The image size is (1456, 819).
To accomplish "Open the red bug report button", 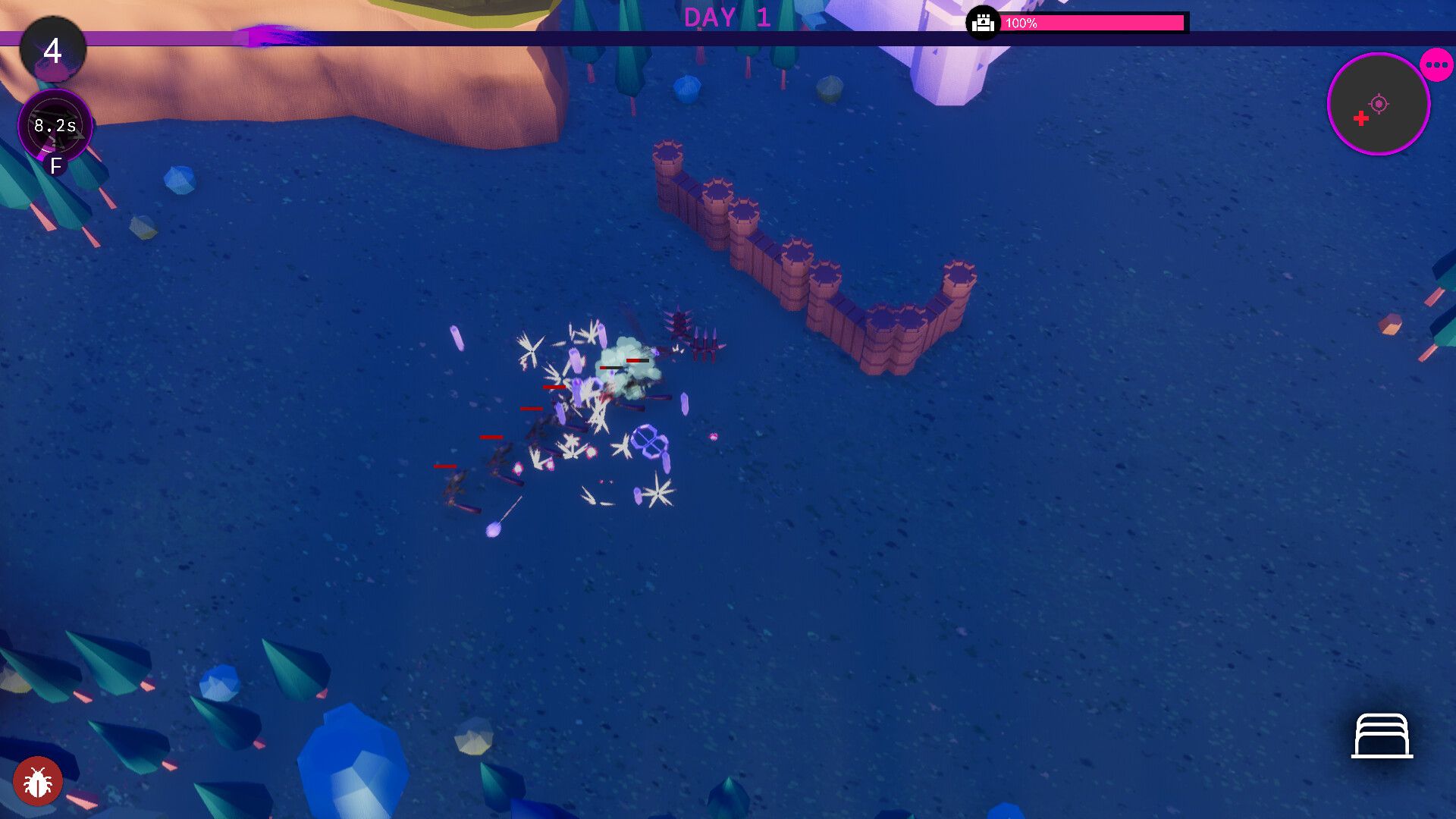I will click(x=37, y=780).
